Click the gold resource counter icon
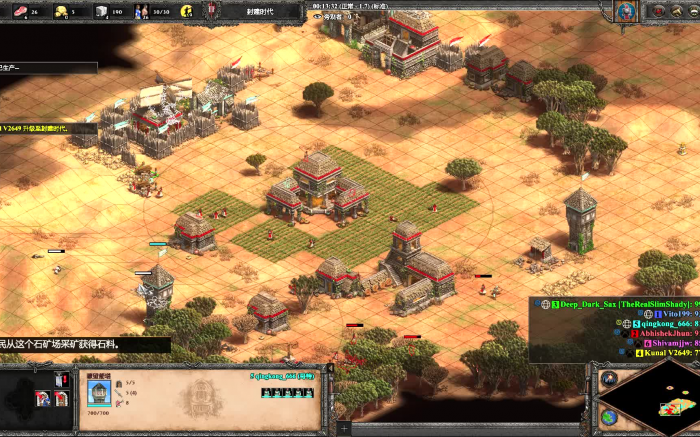The height and width of the screenshot is (437, 700). tap(59, 11)
